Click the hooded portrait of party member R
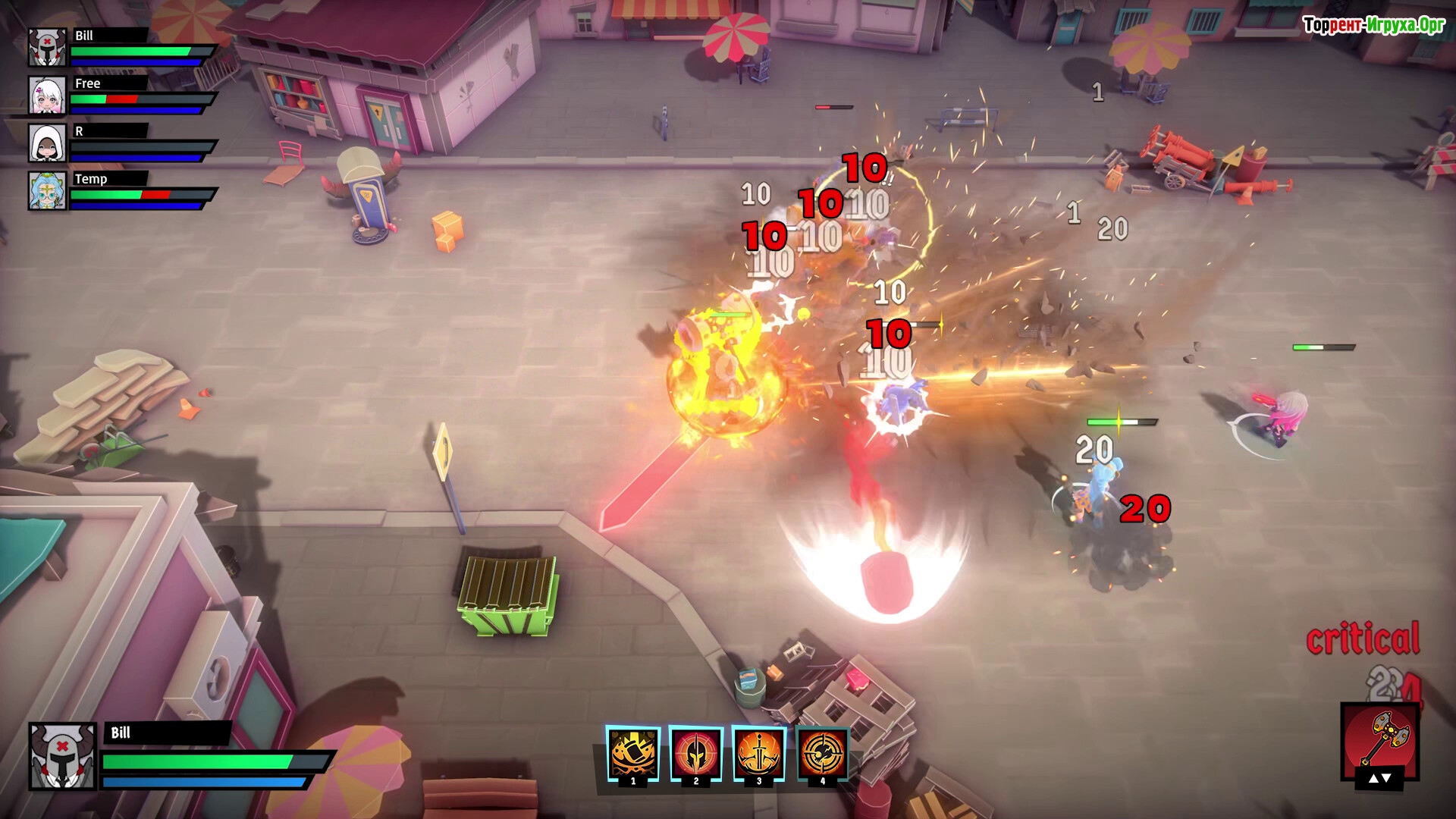Image resolution: width=1456 pixels, height=819 pixels. [47, 143]
